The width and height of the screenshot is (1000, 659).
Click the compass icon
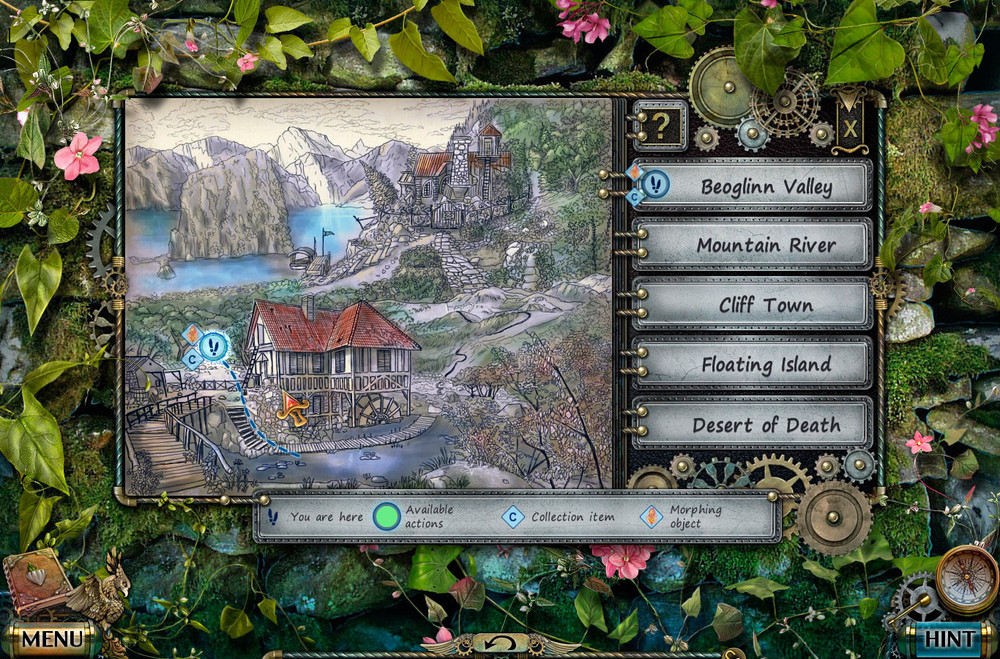coord(966,580)
